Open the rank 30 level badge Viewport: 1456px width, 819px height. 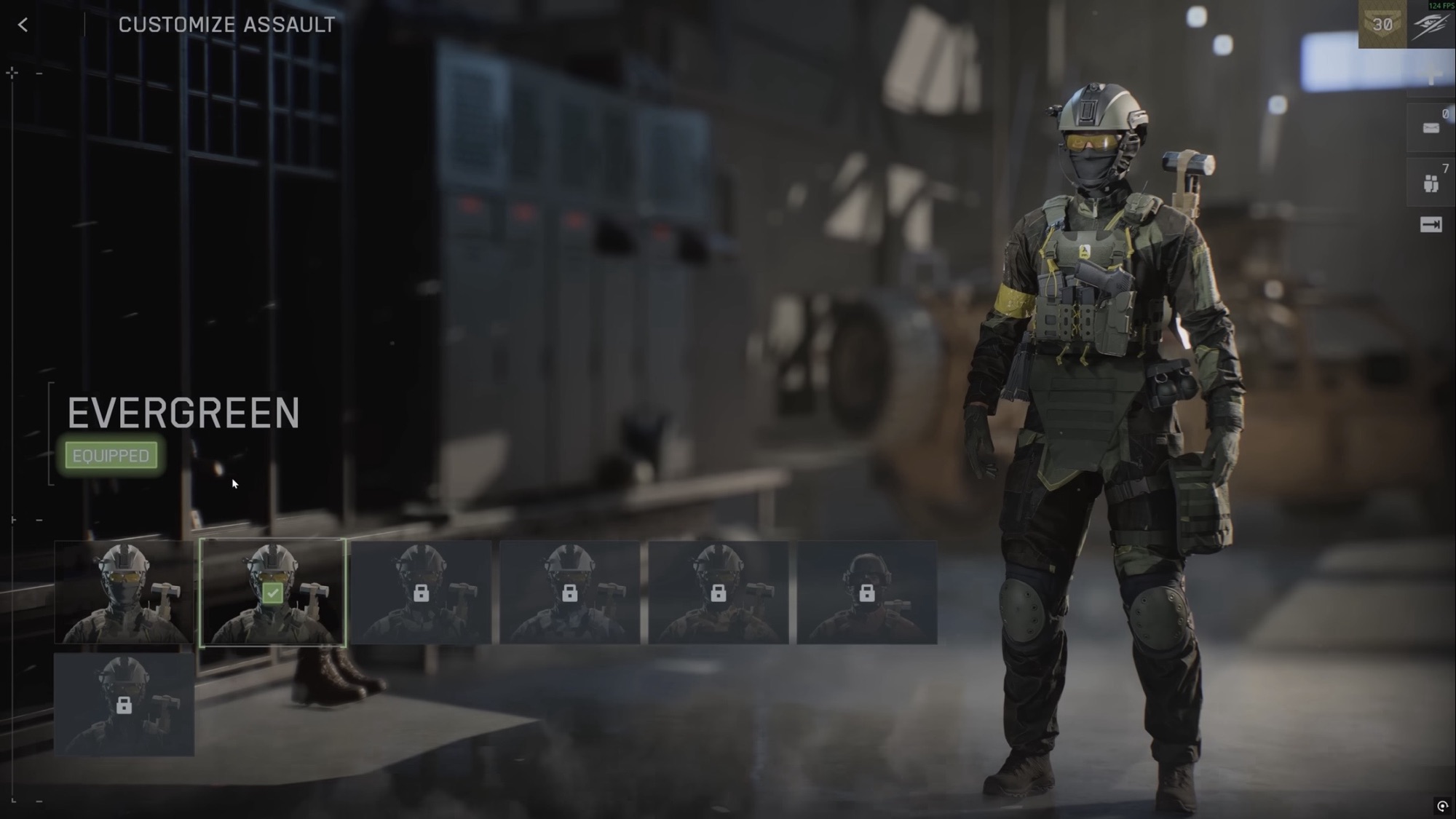1382,25
